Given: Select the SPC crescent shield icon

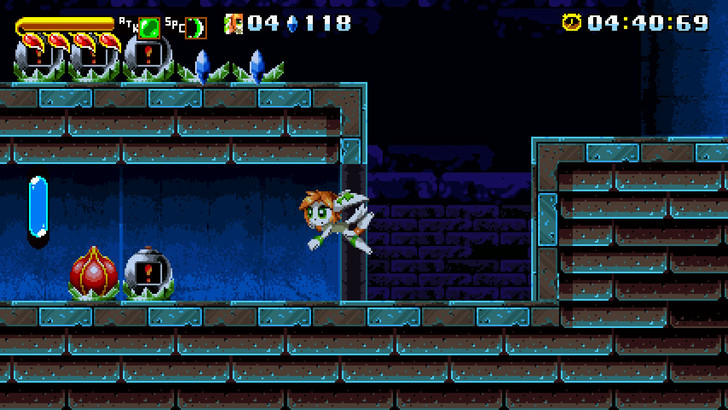Looking at the screenshot, I should click(194, 28).
